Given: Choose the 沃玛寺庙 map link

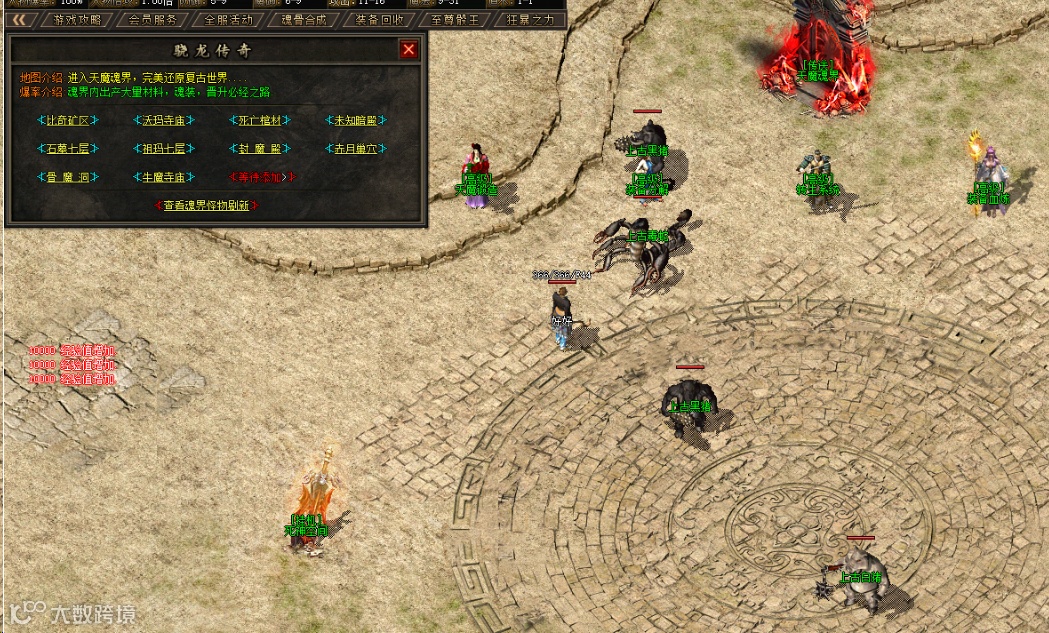Looking at the screenshot, I should [x=164, y=121].
